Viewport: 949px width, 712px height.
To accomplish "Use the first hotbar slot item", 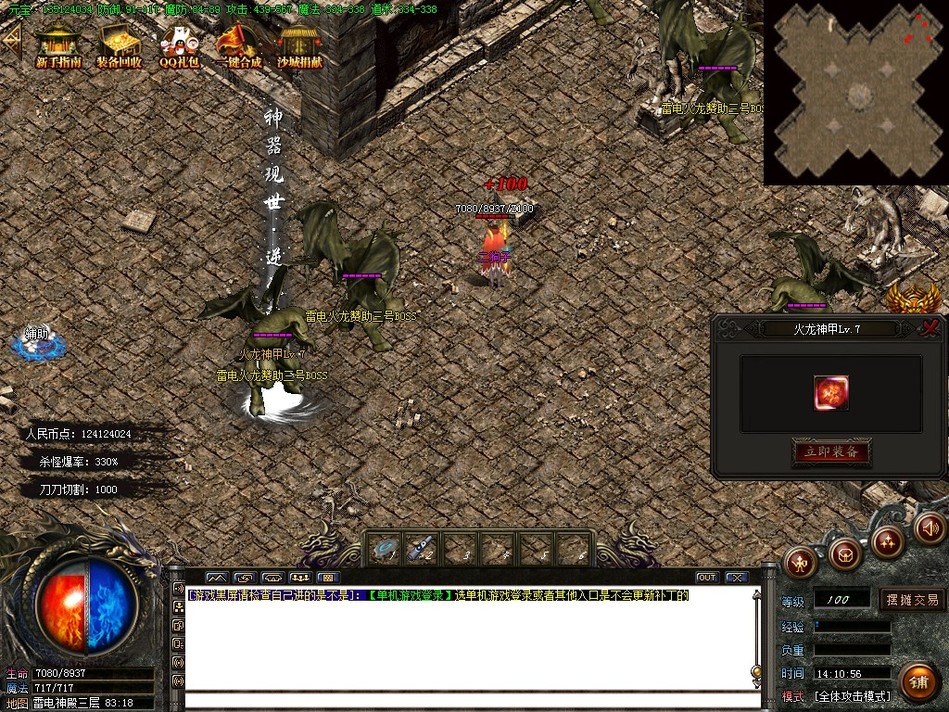I will point(385,548).
